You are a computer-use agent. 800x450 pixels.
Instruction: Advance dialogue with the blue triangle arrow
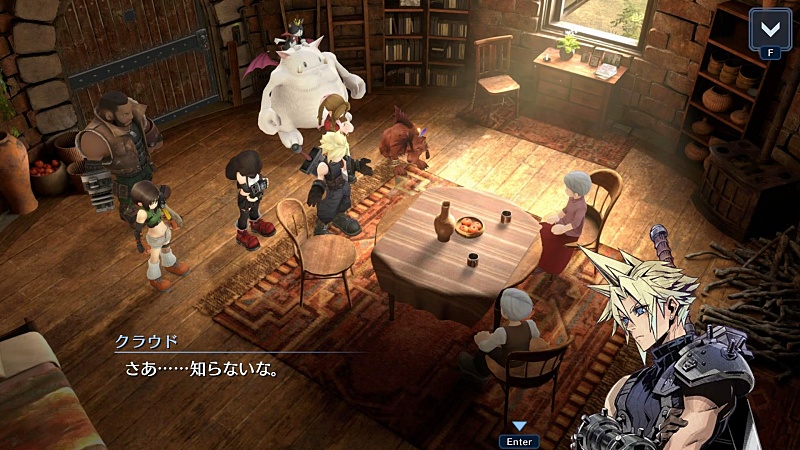[x=519, y=426]
